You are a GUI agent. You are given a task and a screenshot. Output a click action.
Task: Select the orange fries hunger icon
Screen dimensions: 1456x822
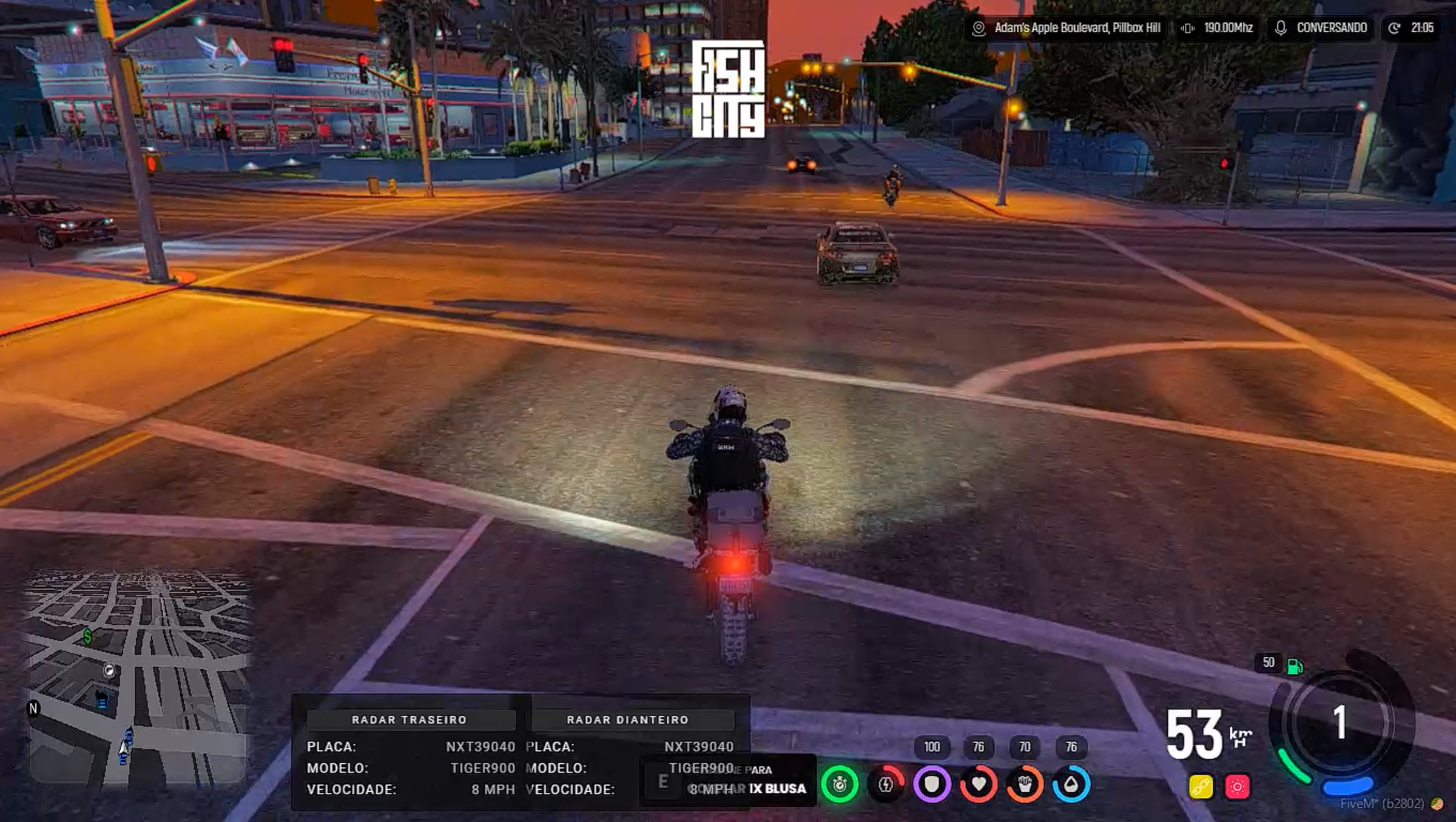(x=1025, y=785)
